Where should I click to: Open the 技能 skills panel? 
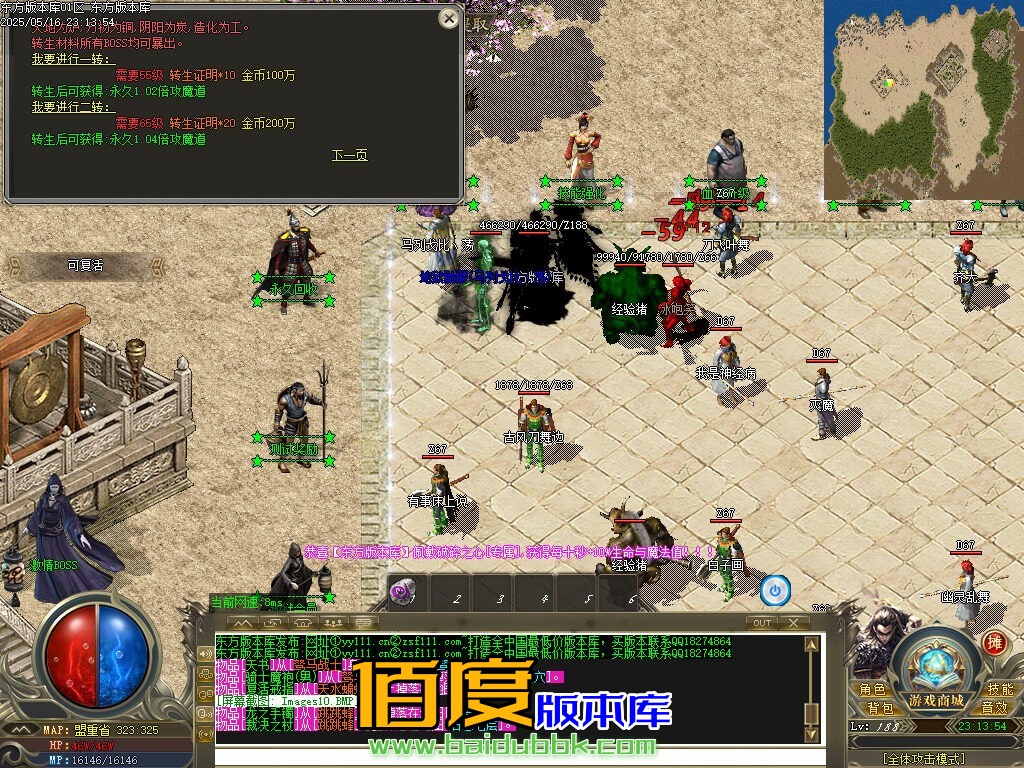tap(999, 690)
